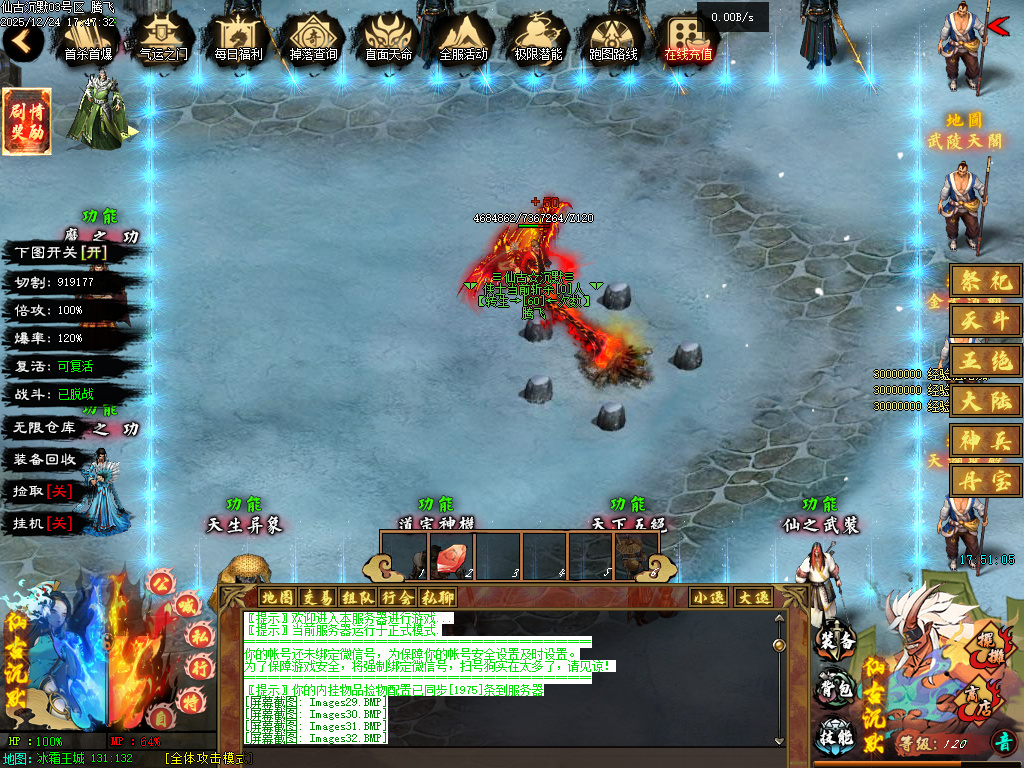Open the 神兵 side menu
This screenshot has width=1024, height=768.
coord(986,440)
